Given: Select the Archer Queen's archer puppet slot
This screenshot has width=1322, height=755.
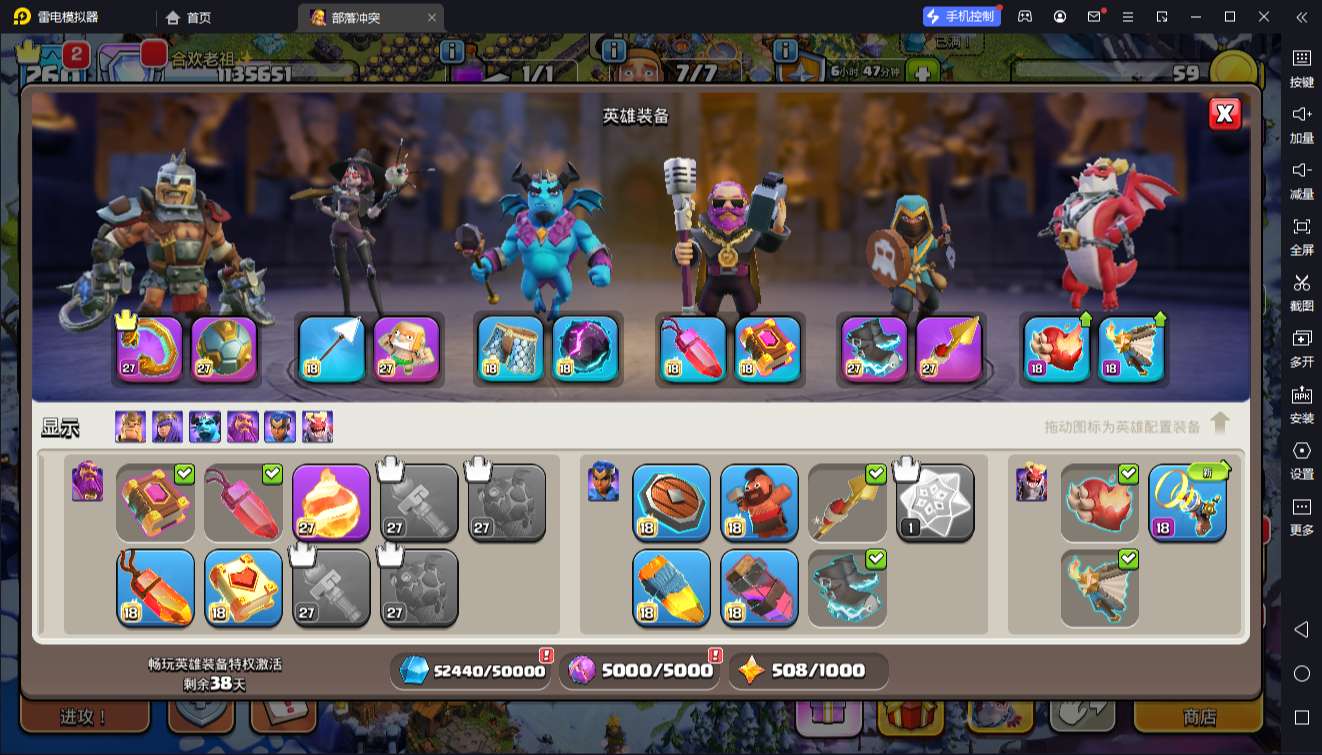Looking at the screenshot, I should 407,349.
